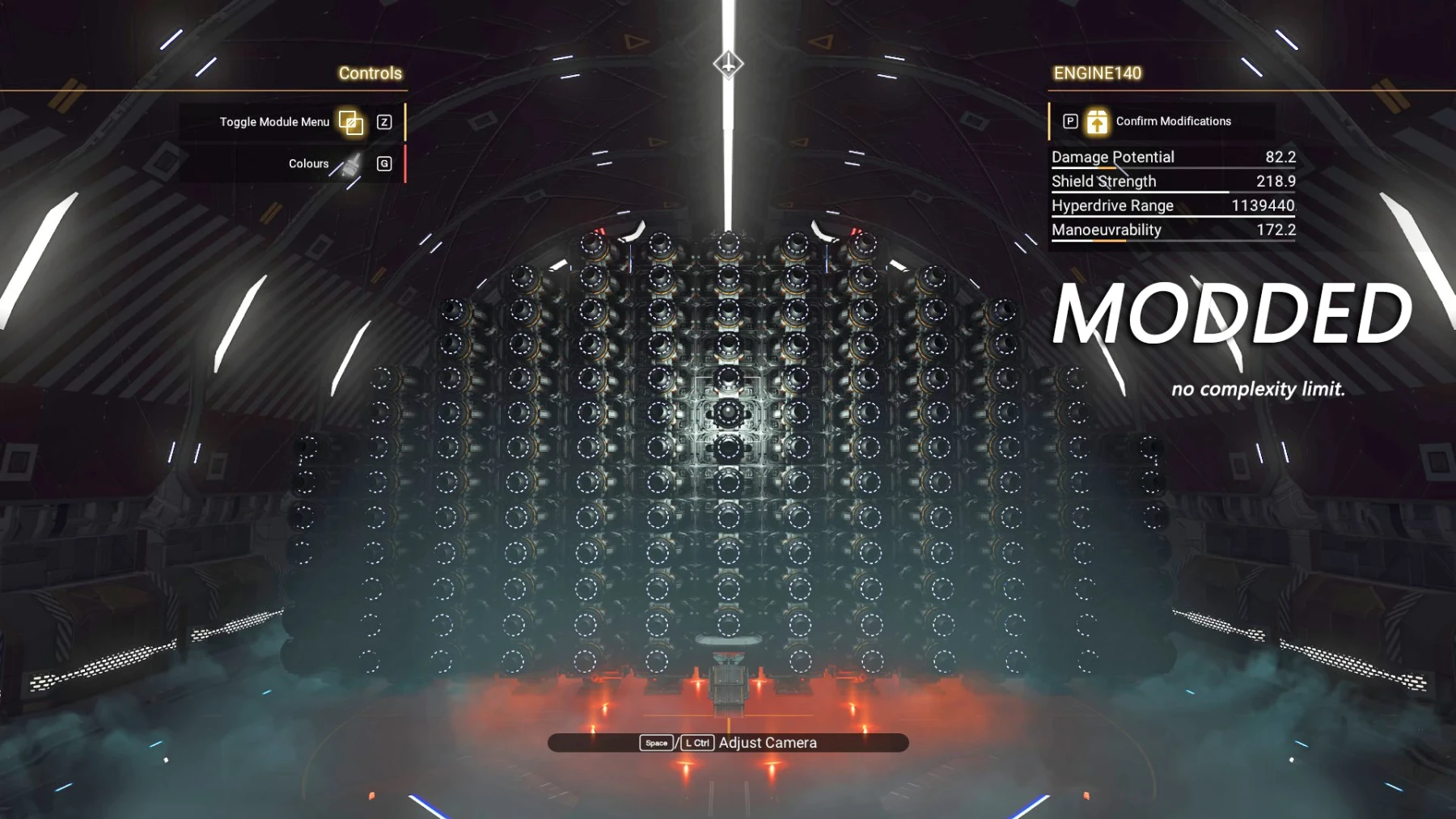Screen dimensions: 1456x819
Task: Click the P keybind badge near Confirm Modifications
Action: [x=1069, y=121]
